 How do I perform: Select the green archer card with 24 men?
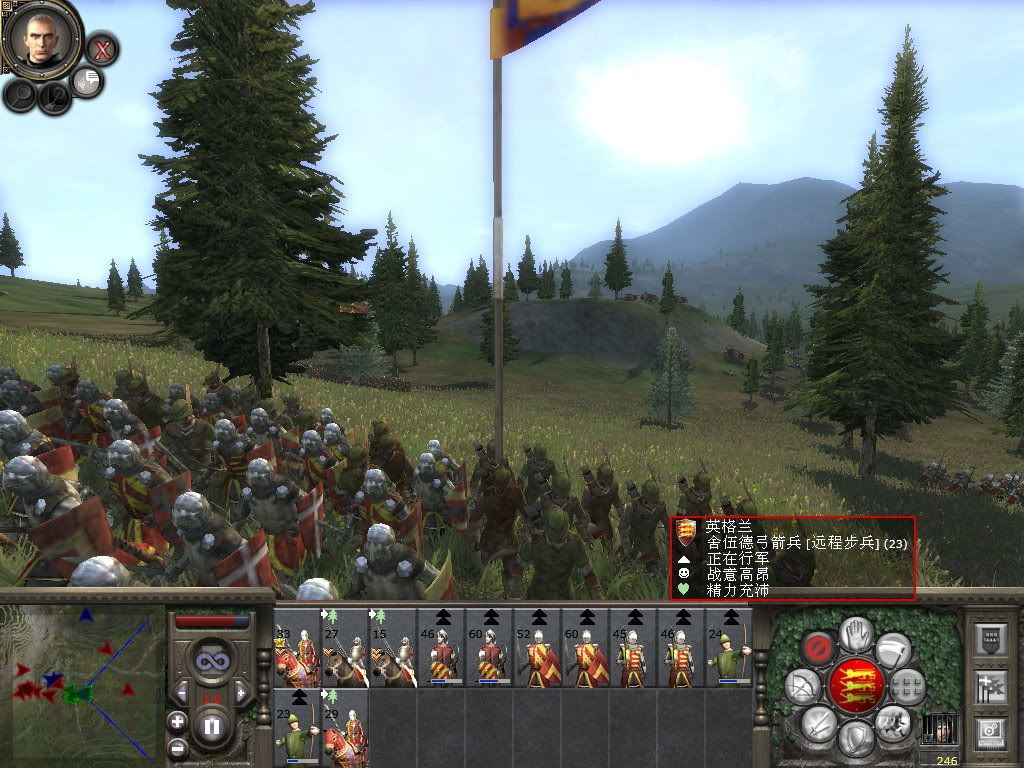(729, 648)
